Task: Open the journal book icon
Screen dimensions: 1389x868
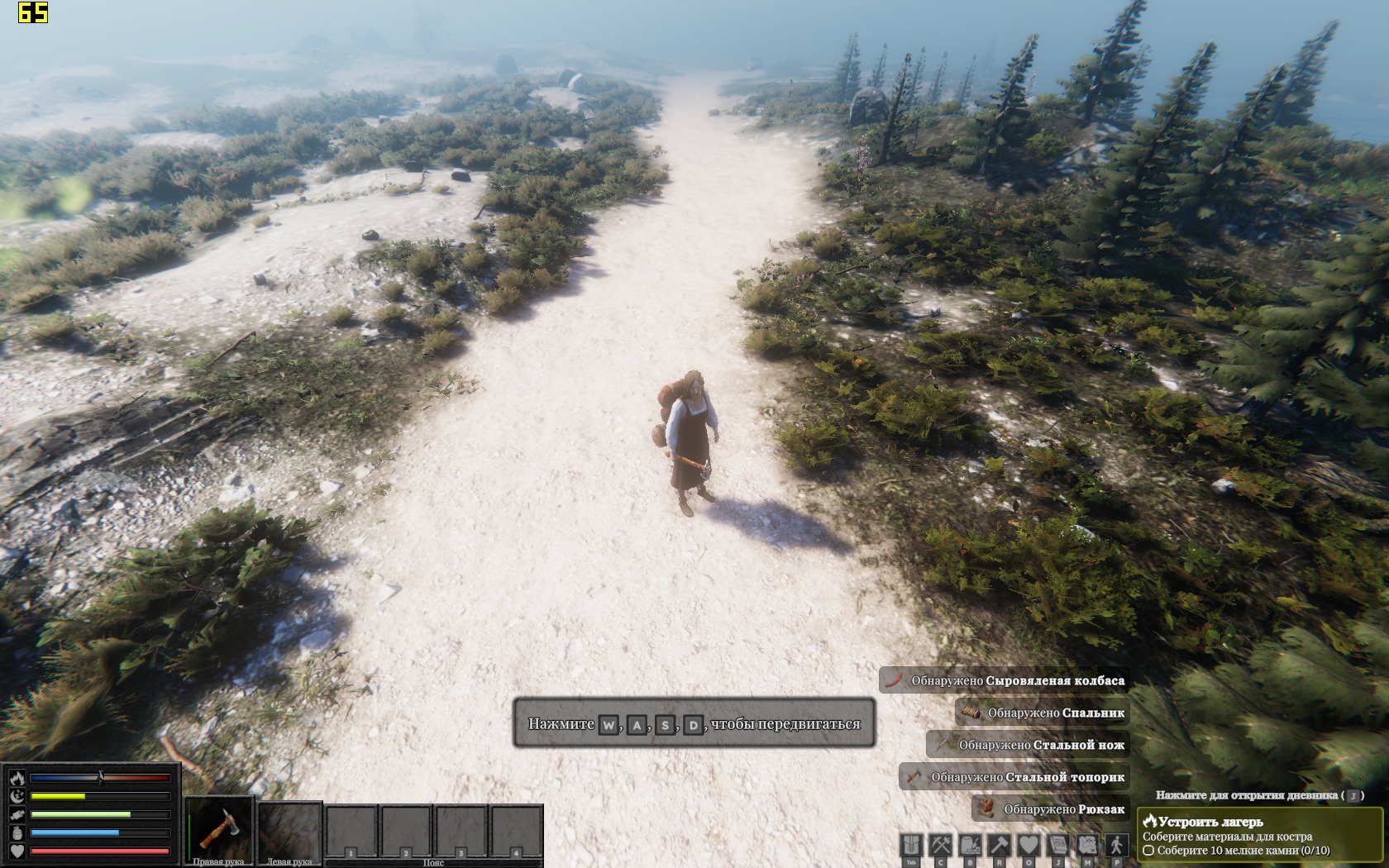Action: tap(1057, 846)
